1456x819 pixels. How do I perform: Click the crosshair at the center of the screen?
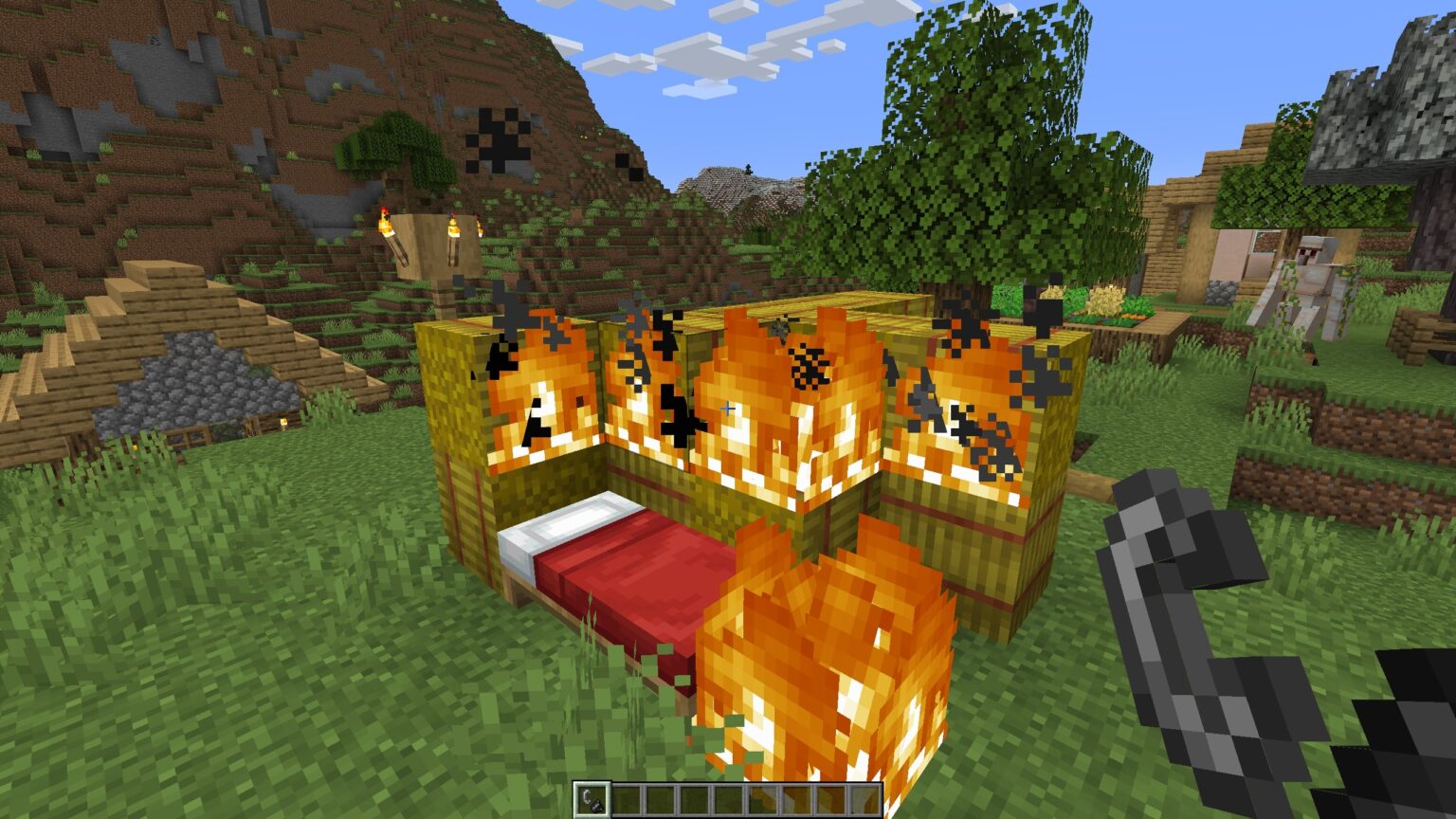tap(728, 409)
